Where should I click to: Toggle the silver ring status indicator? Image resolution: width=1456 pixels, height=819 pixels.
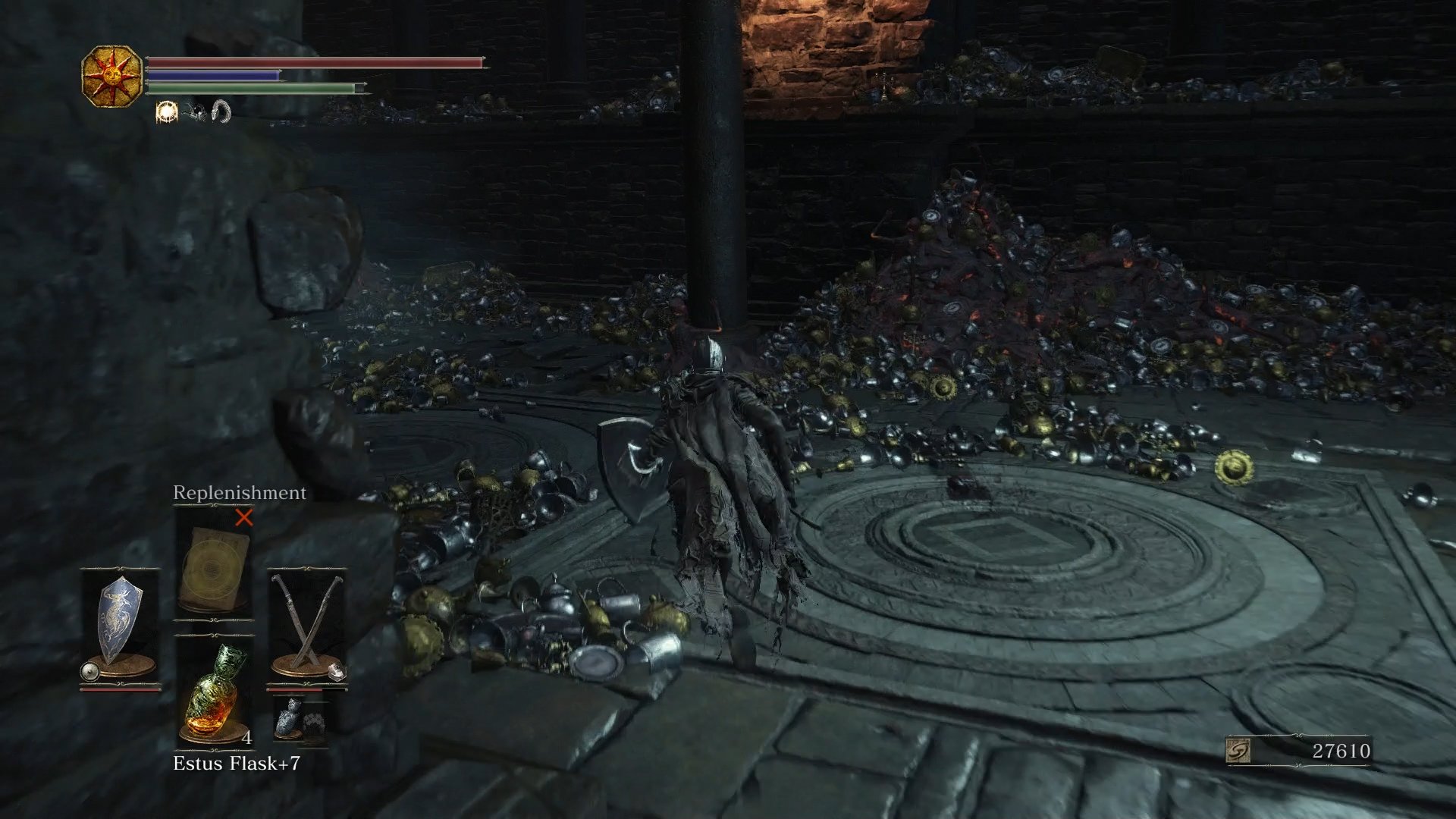[x=220, y=112]
